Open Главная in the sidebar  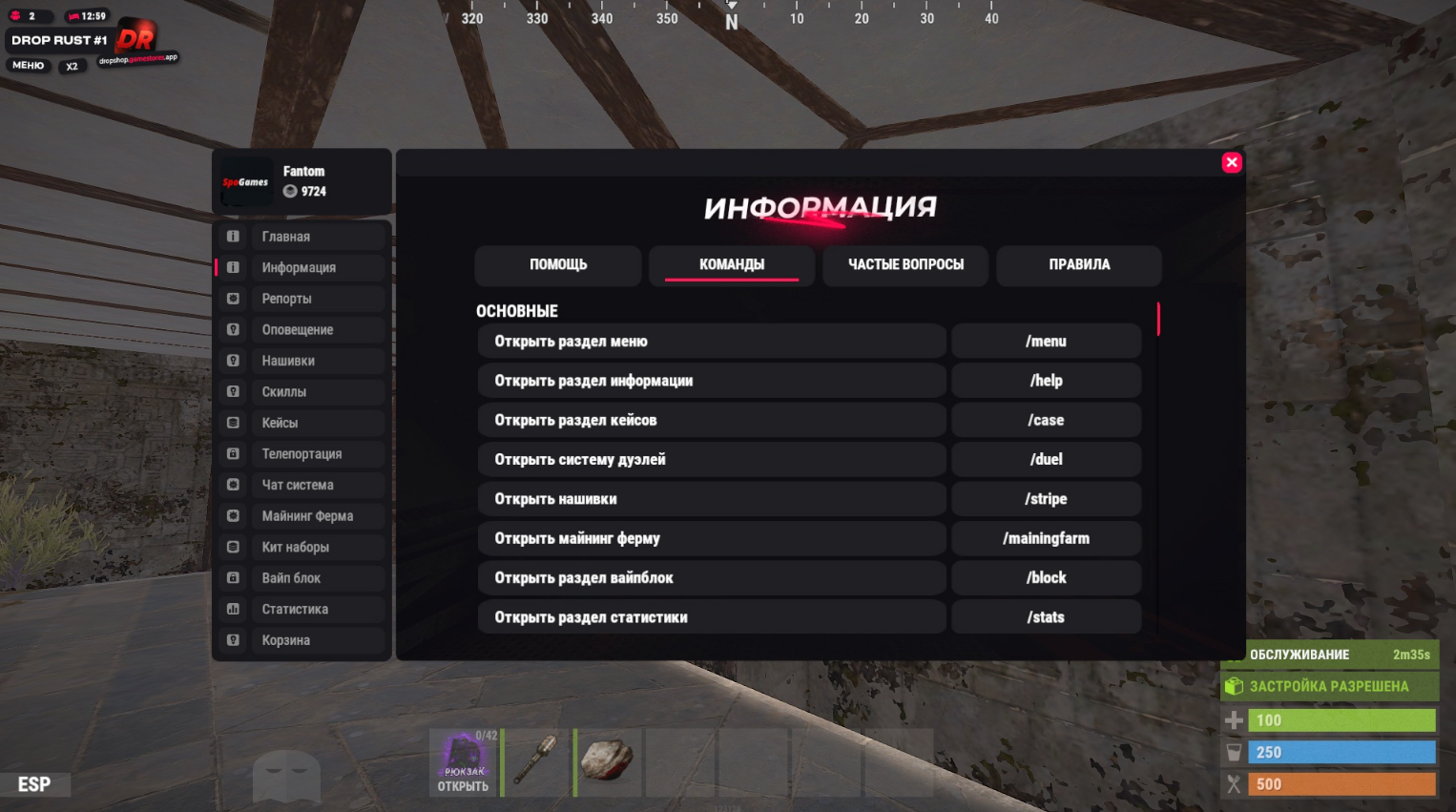click(x=302, y=237)
